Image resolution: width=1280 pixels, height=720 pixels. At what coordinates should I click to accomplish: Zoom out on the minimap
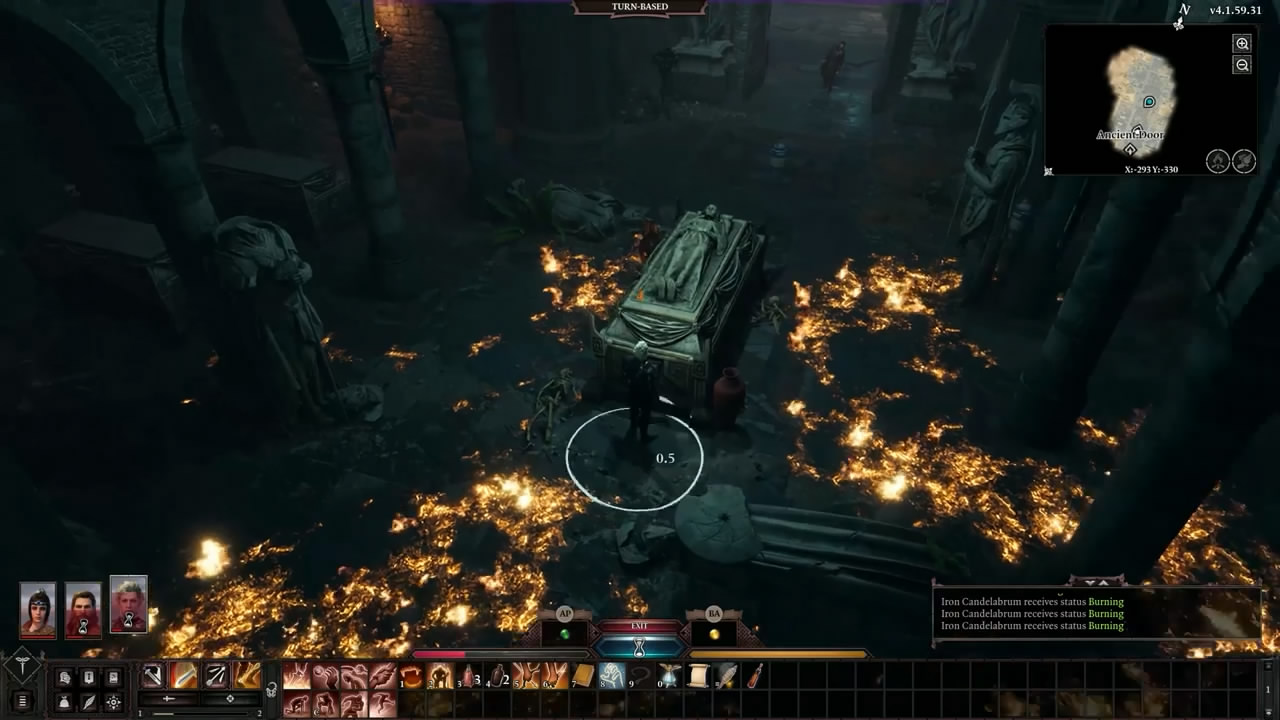pyautogui.click(x=1242, y=65)
